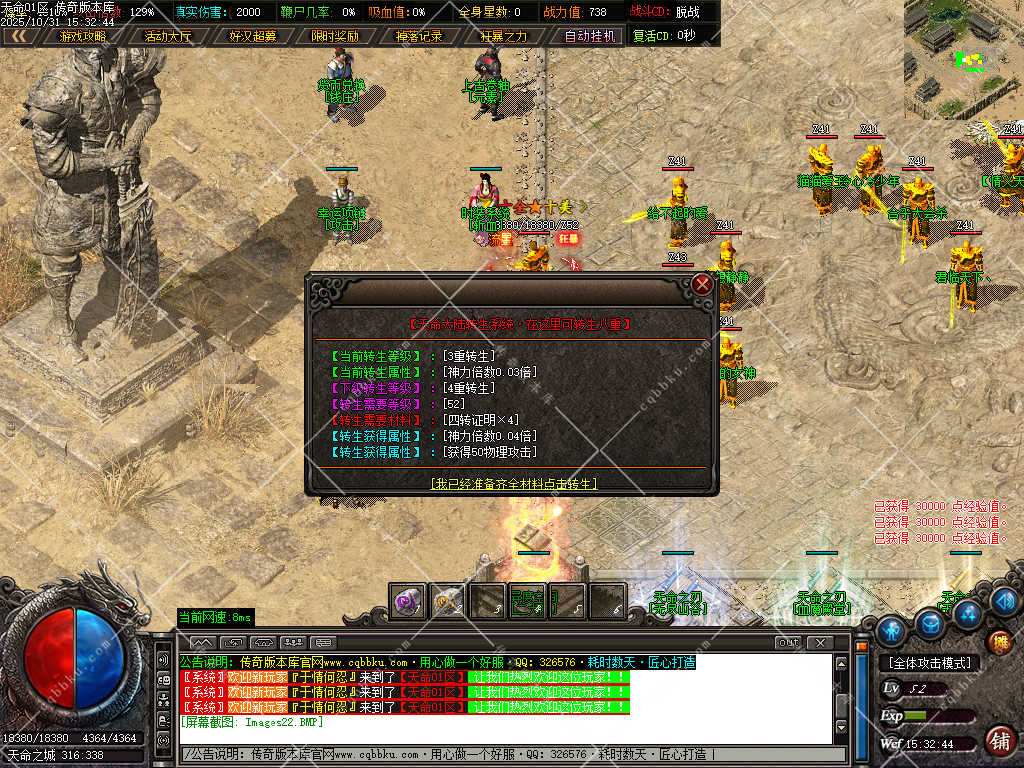
Task: Toggle 自动挂机 auto-combat
Action: coord(590,36)
